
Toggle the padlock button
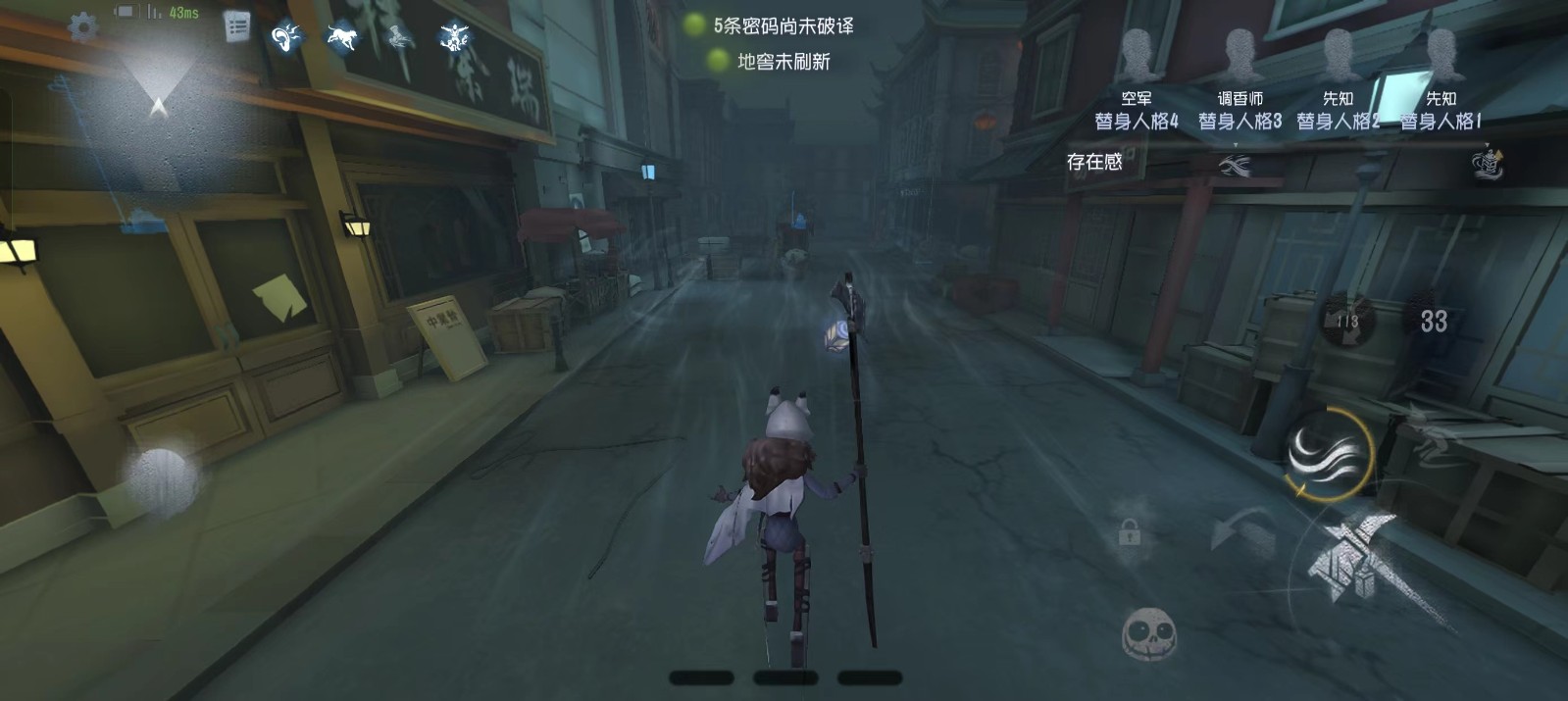click(1129, 532)
